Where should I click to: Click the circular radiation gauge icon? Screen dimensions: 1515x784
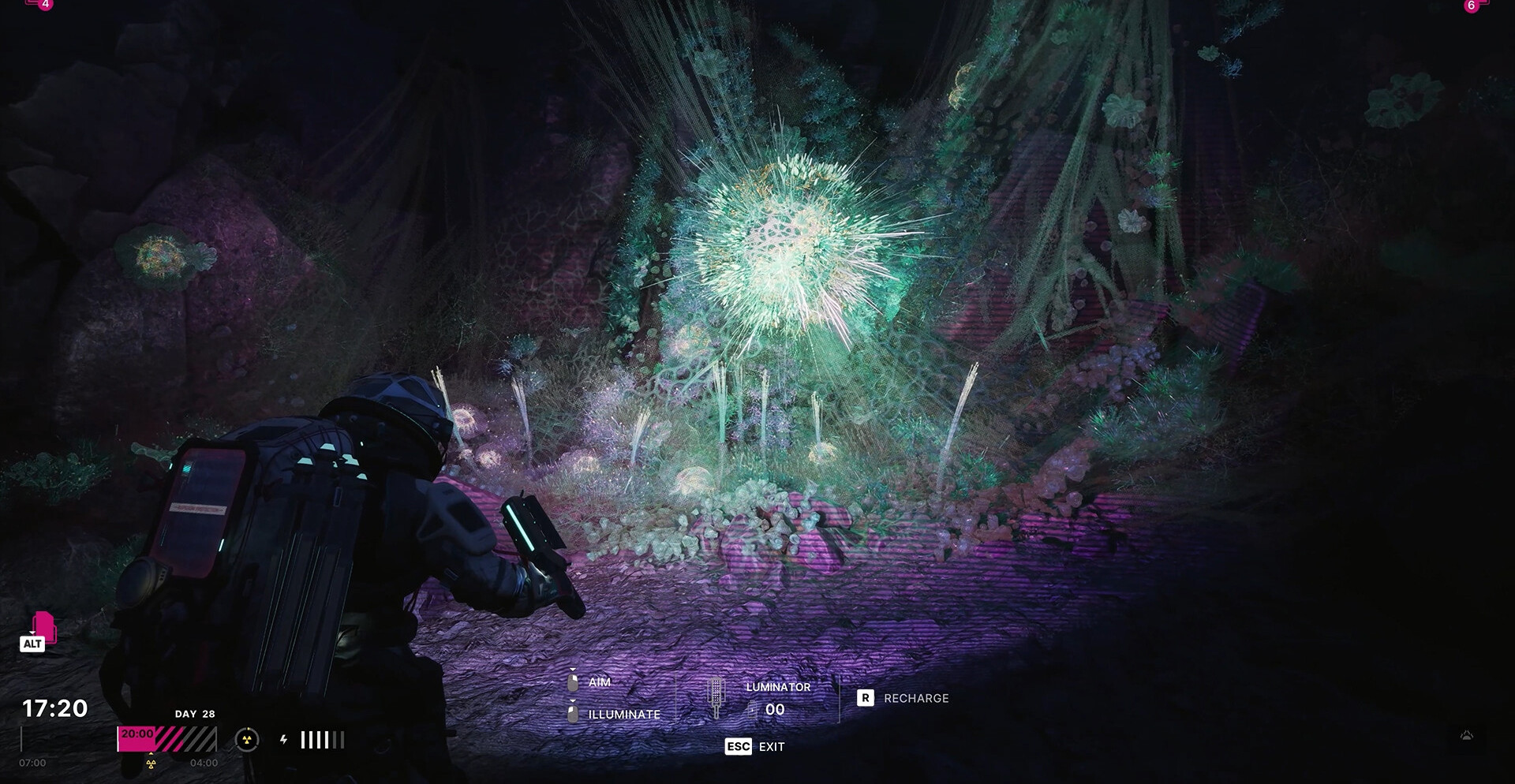[x=247, y=740]
